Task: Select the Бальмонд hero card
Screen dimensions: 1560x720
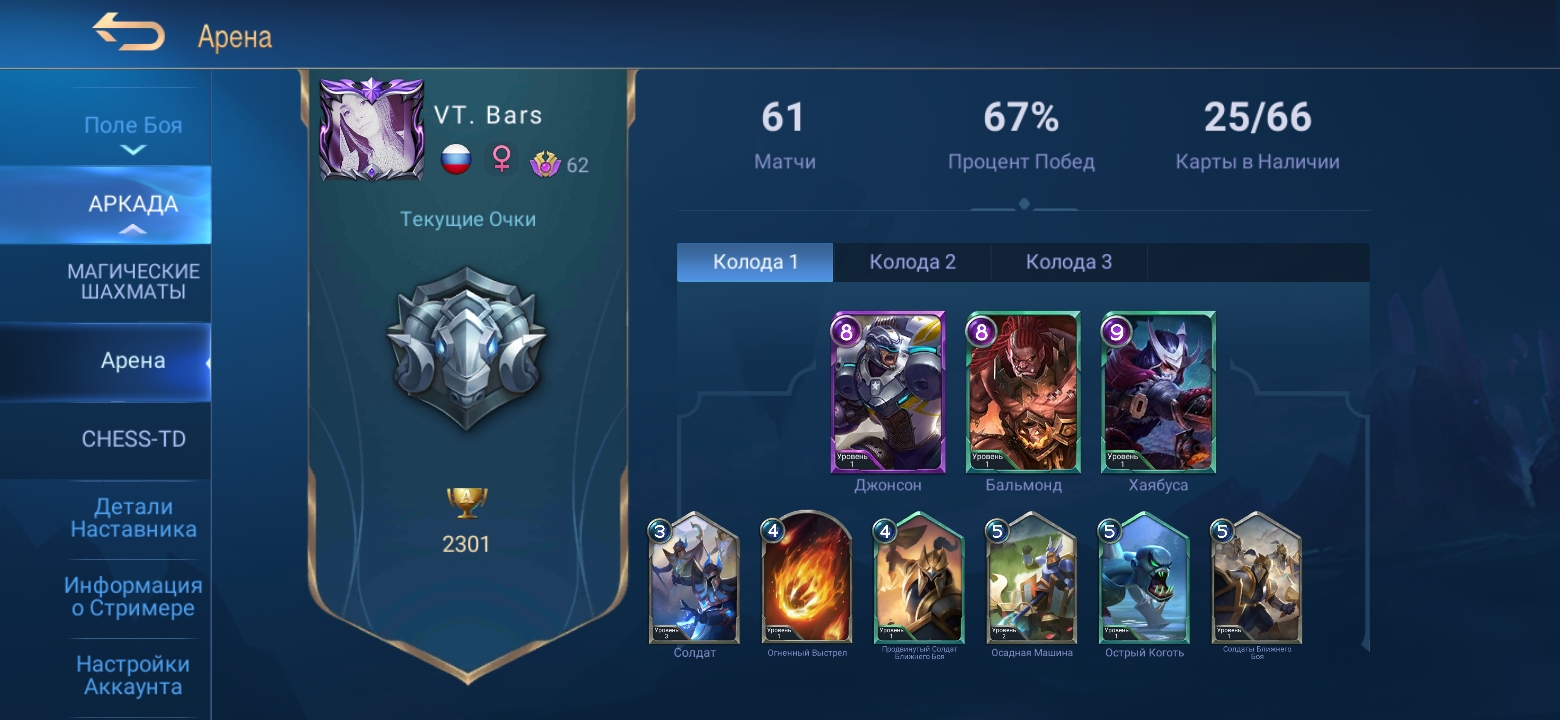Action: [x=1023, y=393]
